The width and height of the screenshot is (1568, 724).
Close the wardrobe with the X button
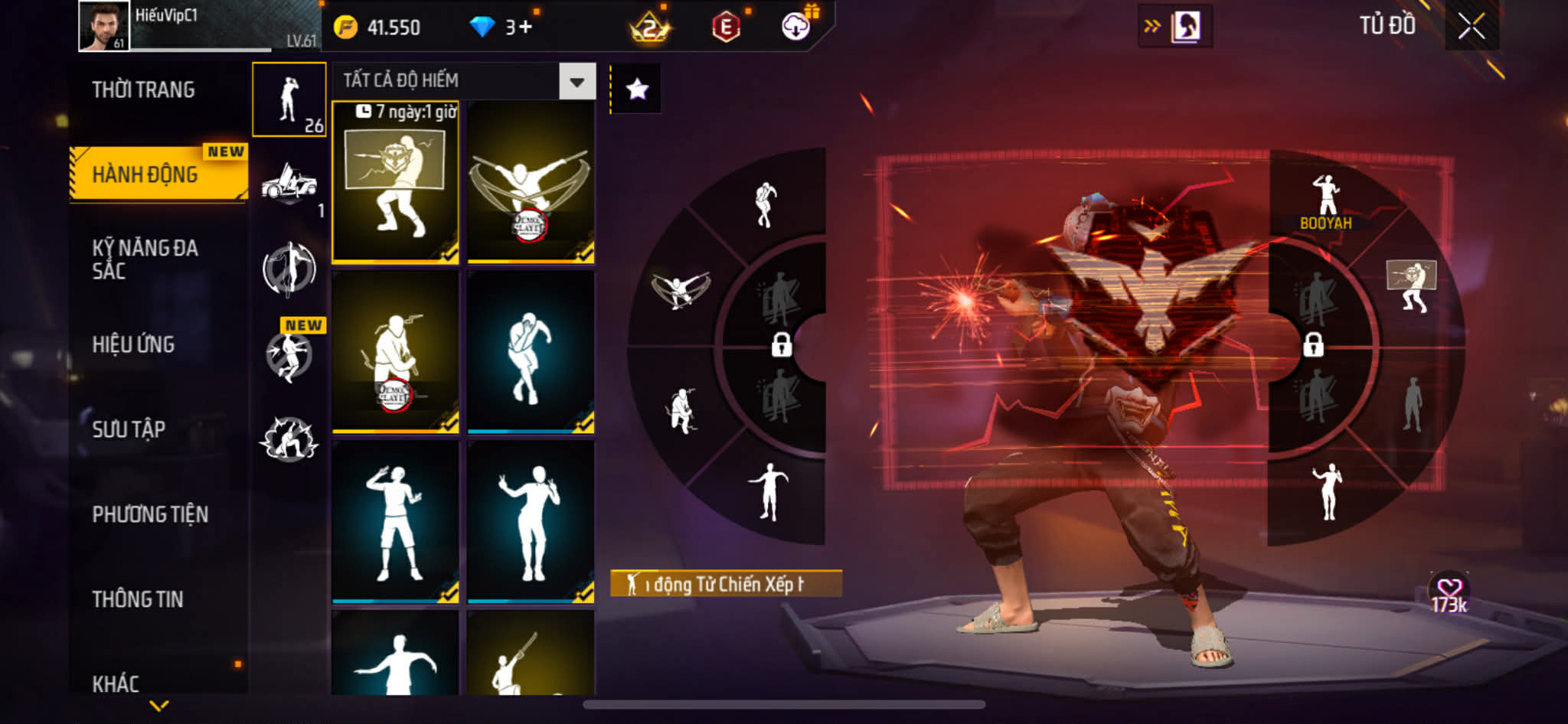pyautogui.click(x=1471, y=27)
